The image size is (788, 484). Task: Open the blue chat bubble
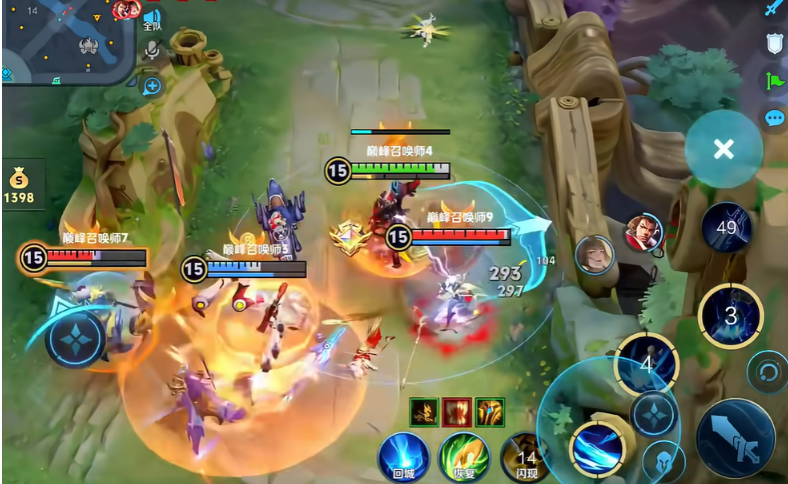pos(774,118)
